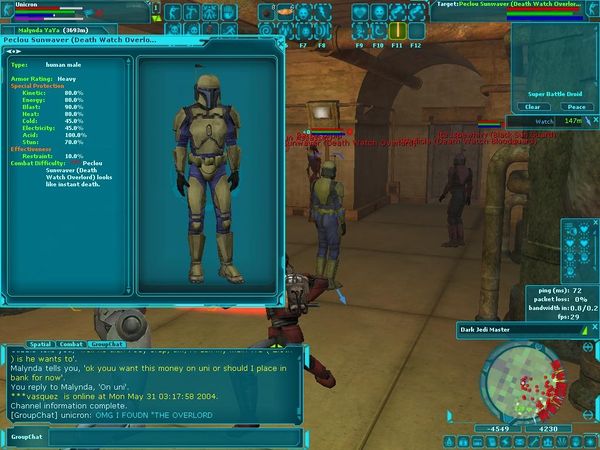The height and width of the screenshot is (450, 600).
Task: Click the Clear button in combat queue
Action: point(533,107)
